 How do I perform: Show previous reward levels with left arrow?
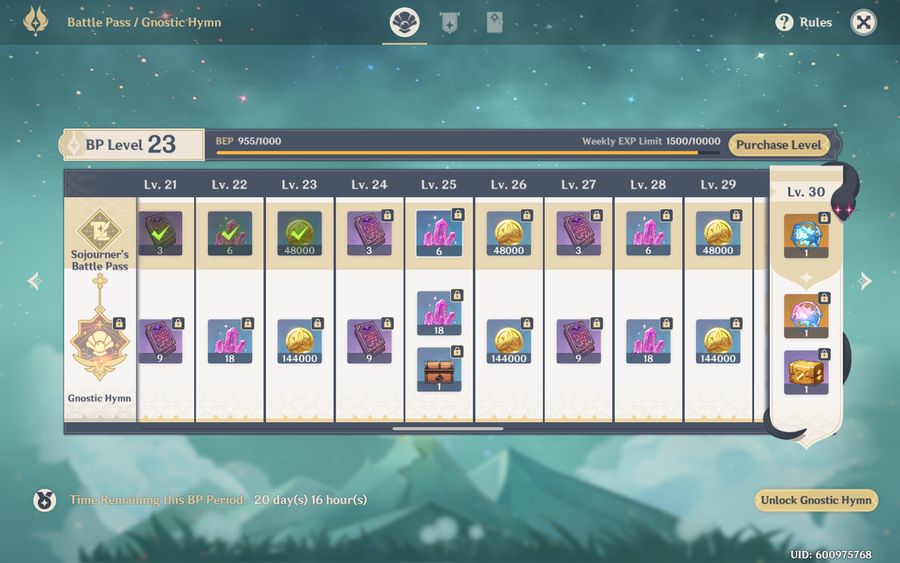point(34,281)
